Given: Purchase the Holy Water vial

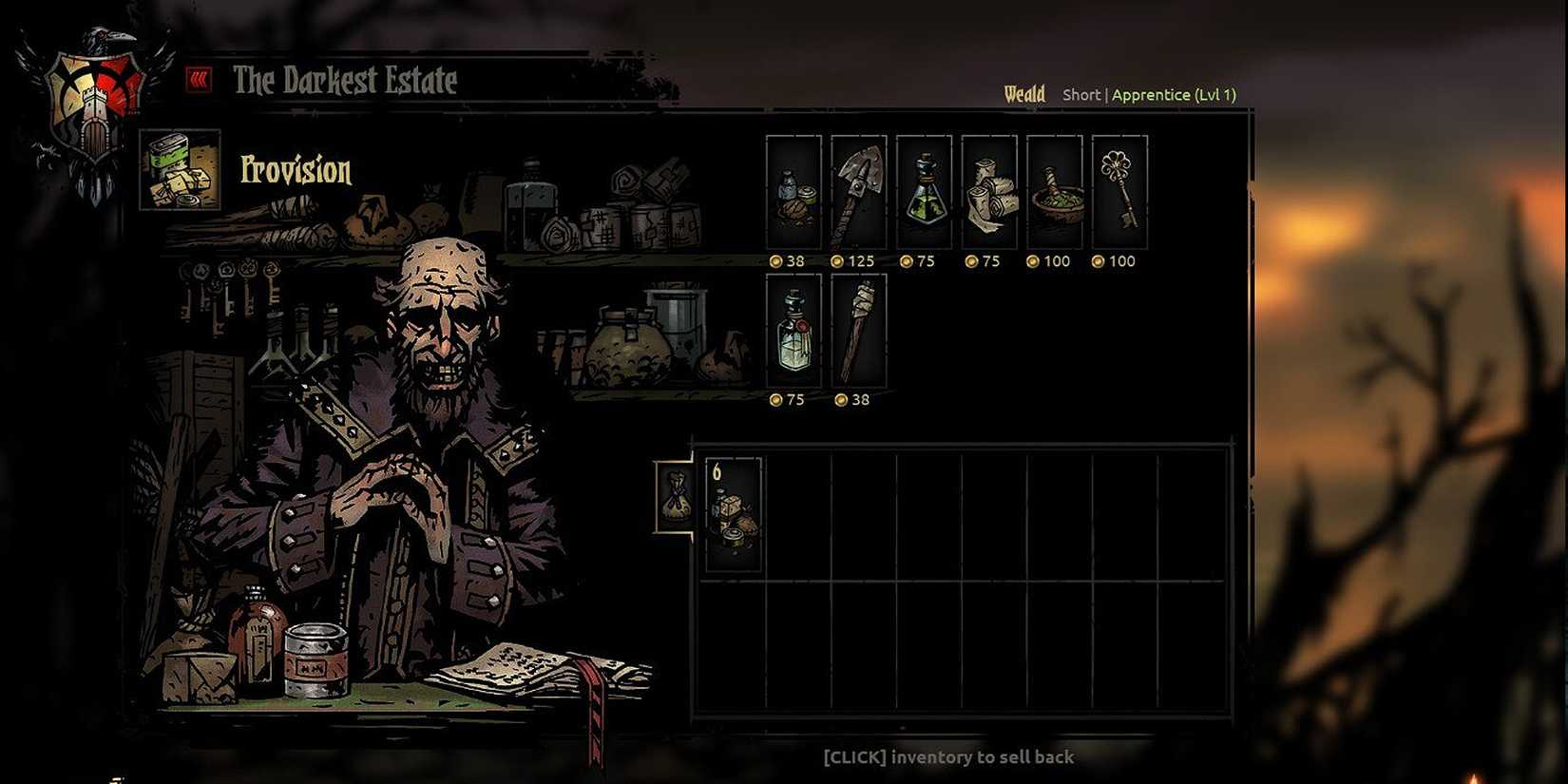Looking at the screenshot, I should click(793, 333).
